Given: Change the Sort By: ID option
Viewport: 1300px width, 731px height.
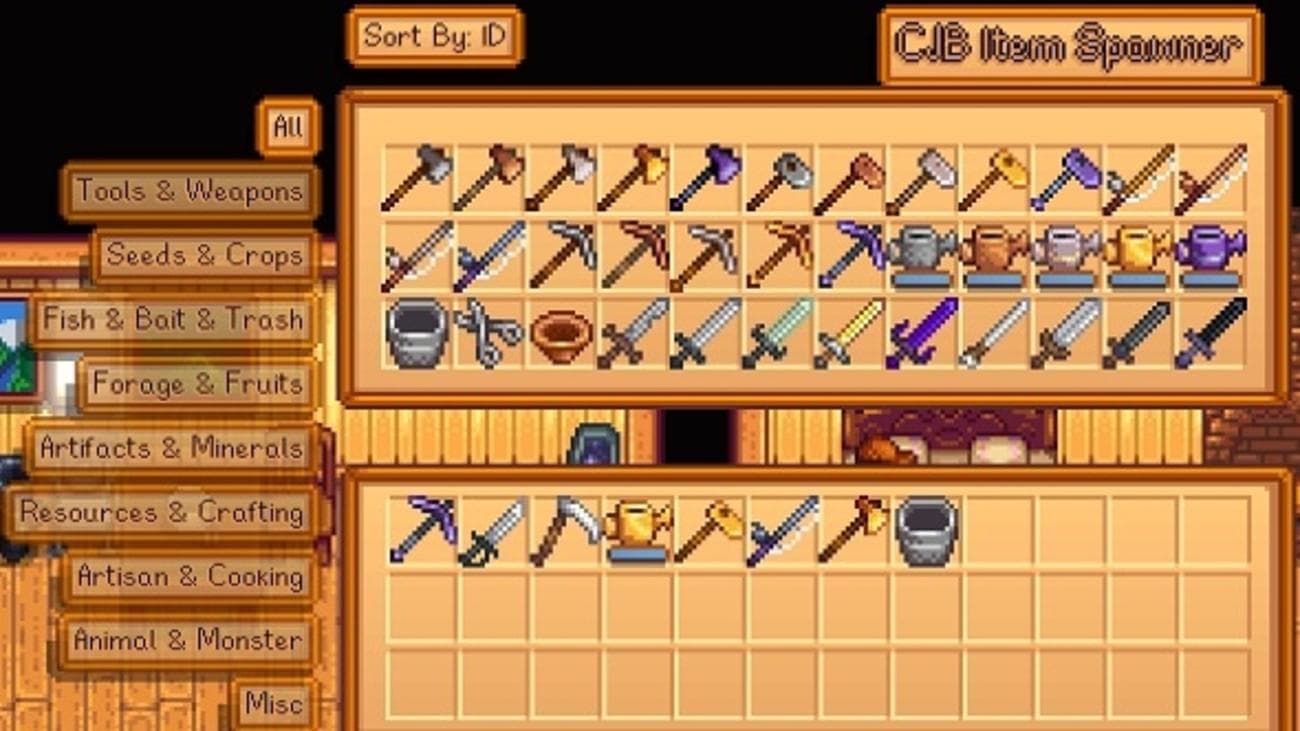Looking at the screenshot, I should 437,36.
